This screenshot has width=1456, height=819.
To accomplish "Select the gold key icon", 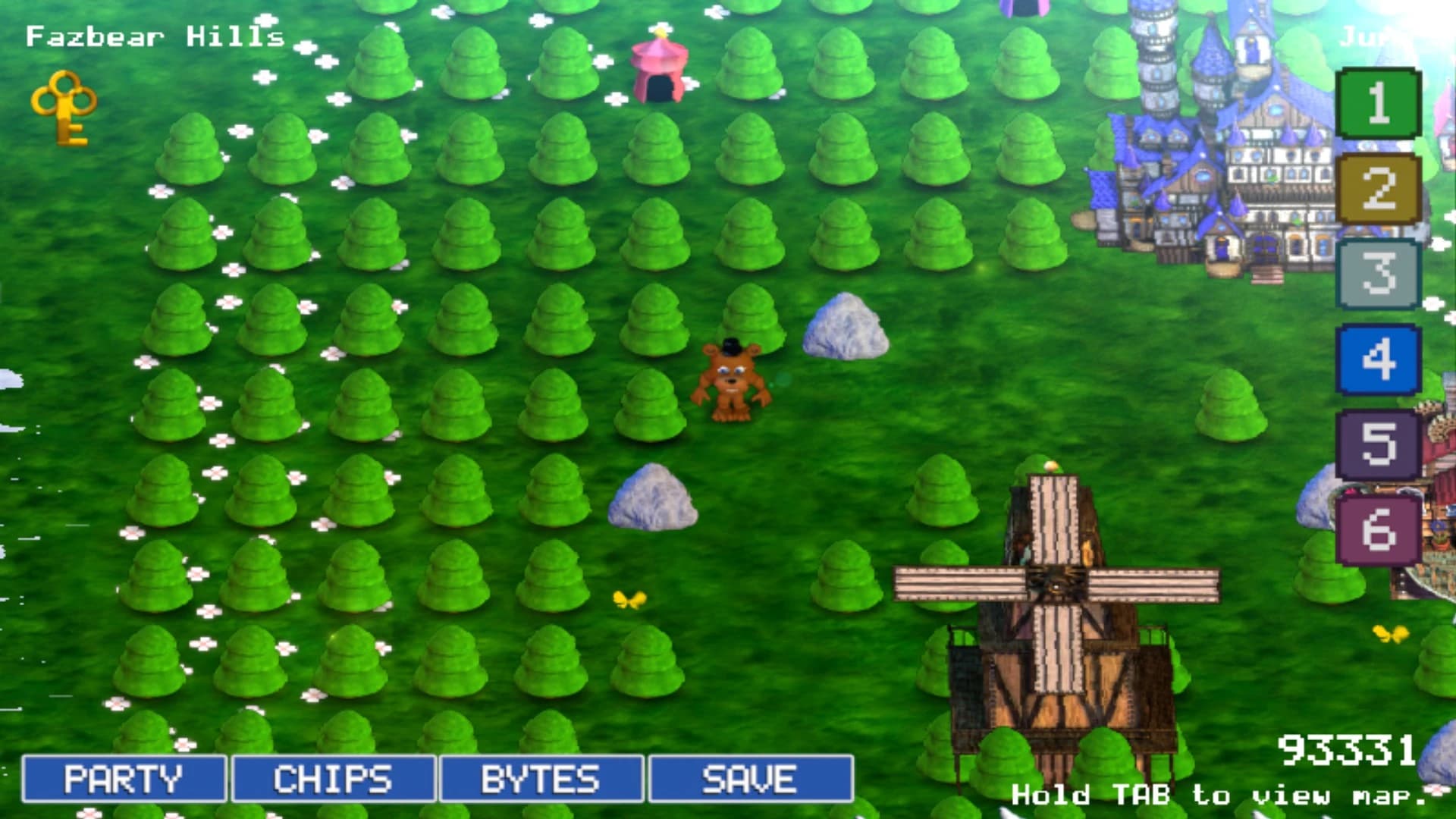I will 62,106.
